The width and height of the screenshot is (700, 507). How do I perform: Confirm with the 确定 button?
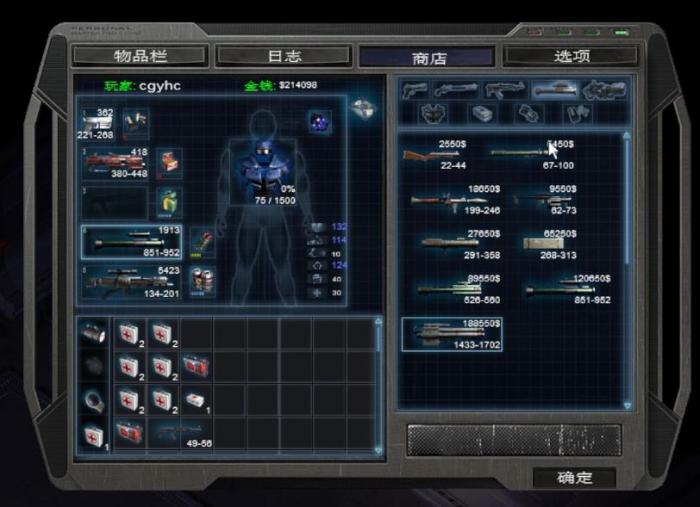(x=573, y=478)
